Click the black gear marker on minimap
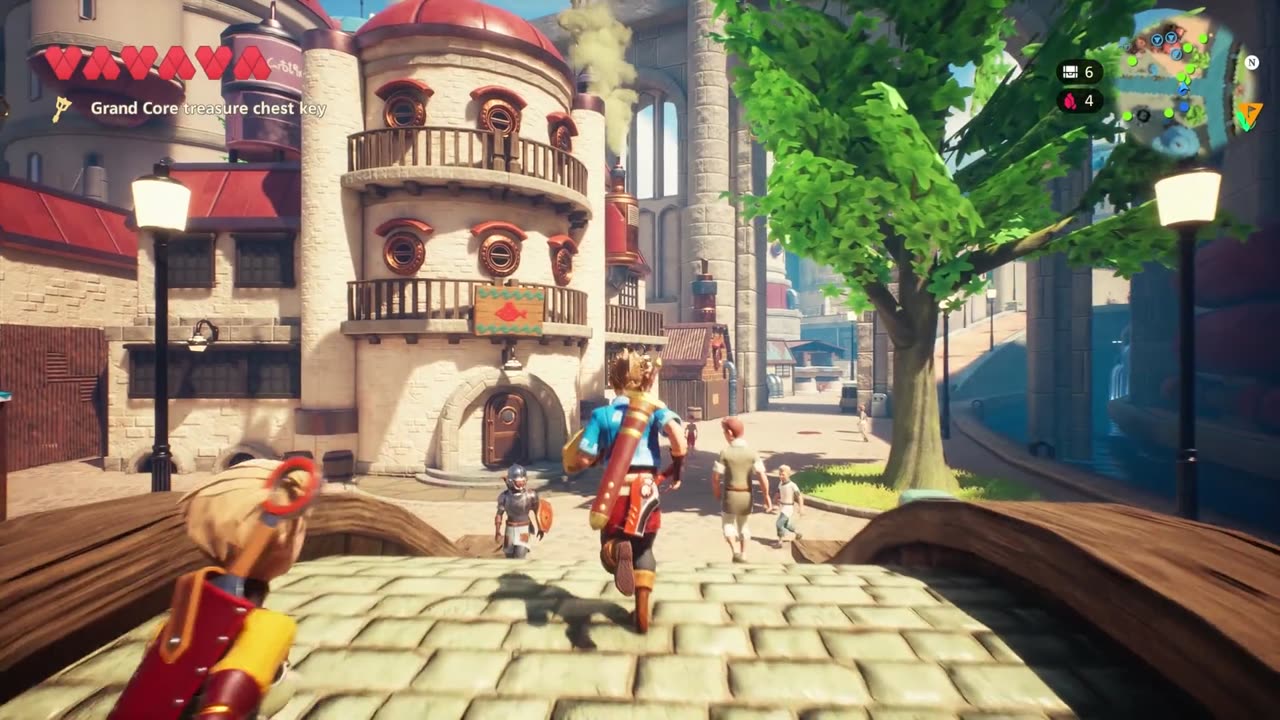 coord(1143,116)
